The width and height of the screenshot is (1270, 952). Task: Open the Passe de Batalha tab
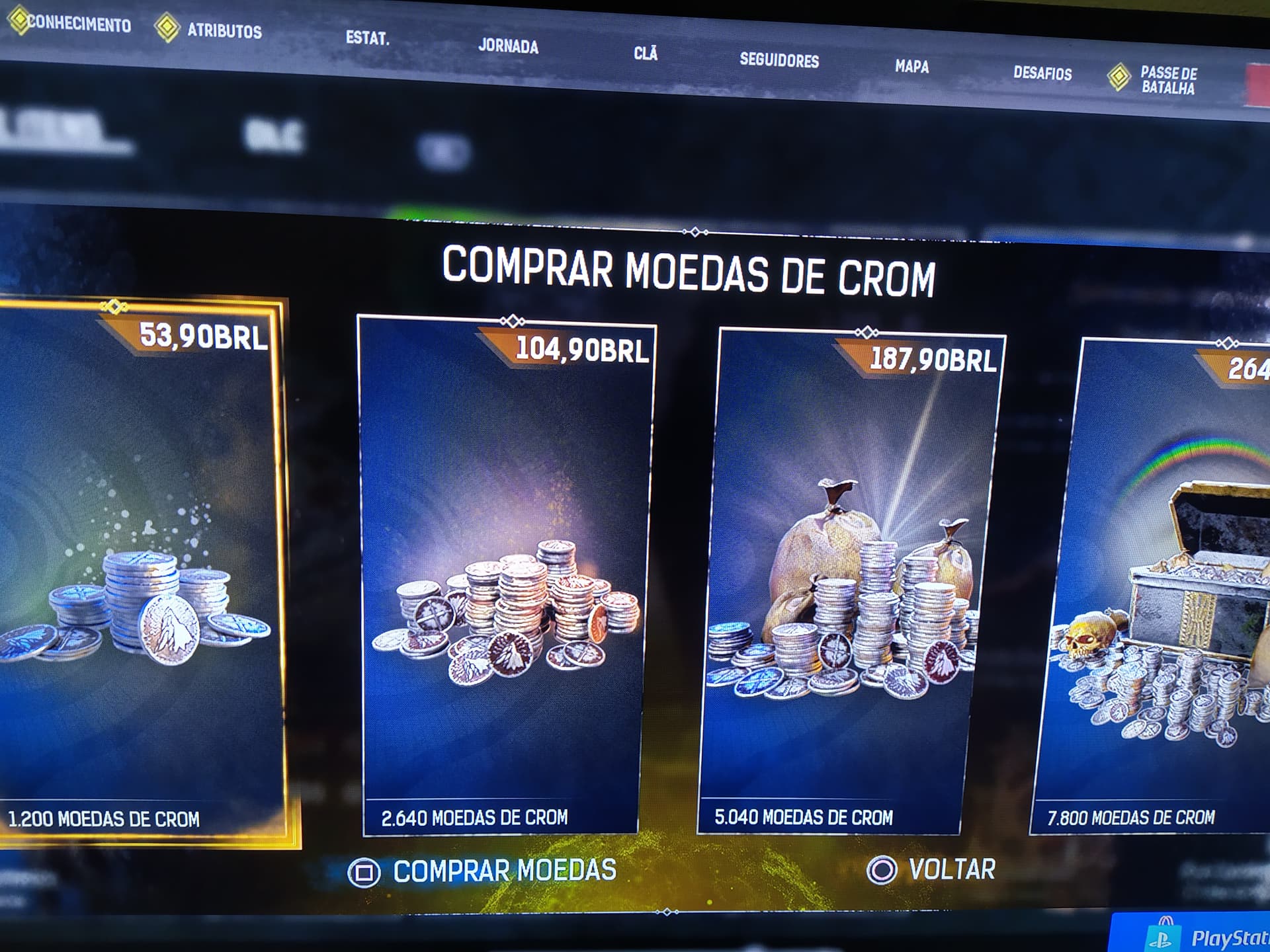pyautogui.click(x=1167, y=79)
